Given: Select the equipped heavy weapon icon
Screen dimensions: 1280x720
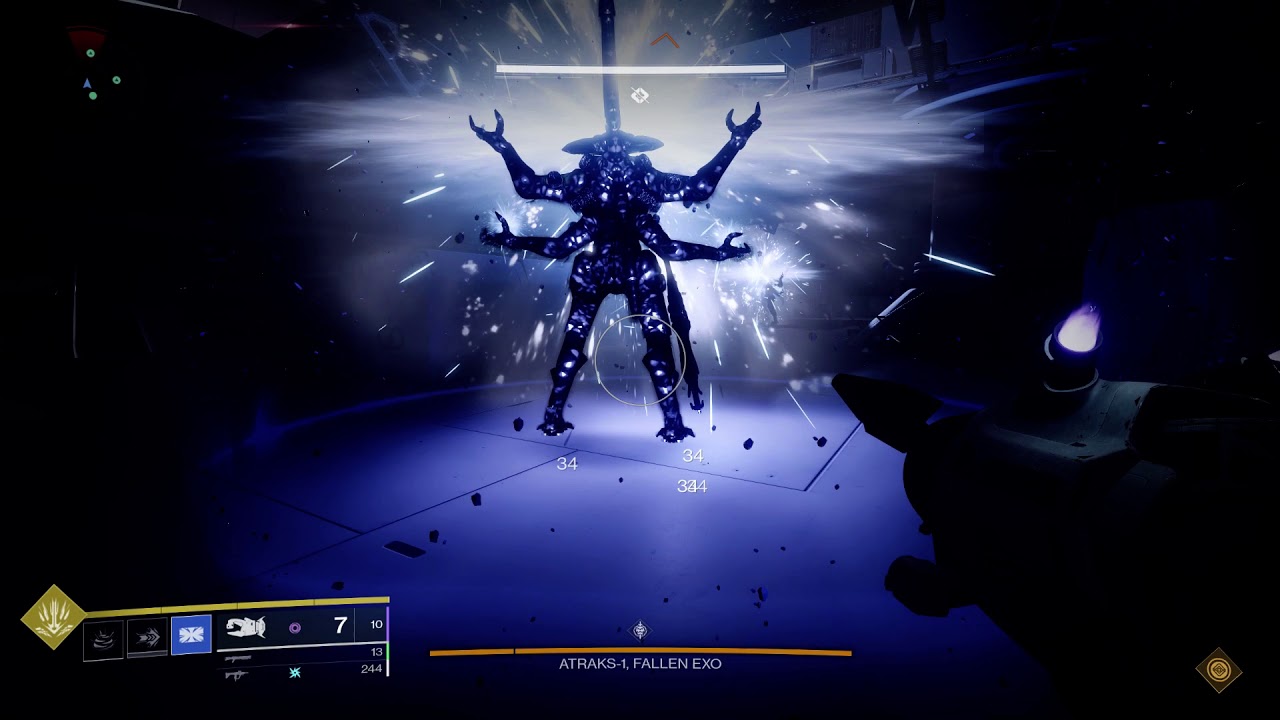Looking at the screenshot, I should pos(245,627).
